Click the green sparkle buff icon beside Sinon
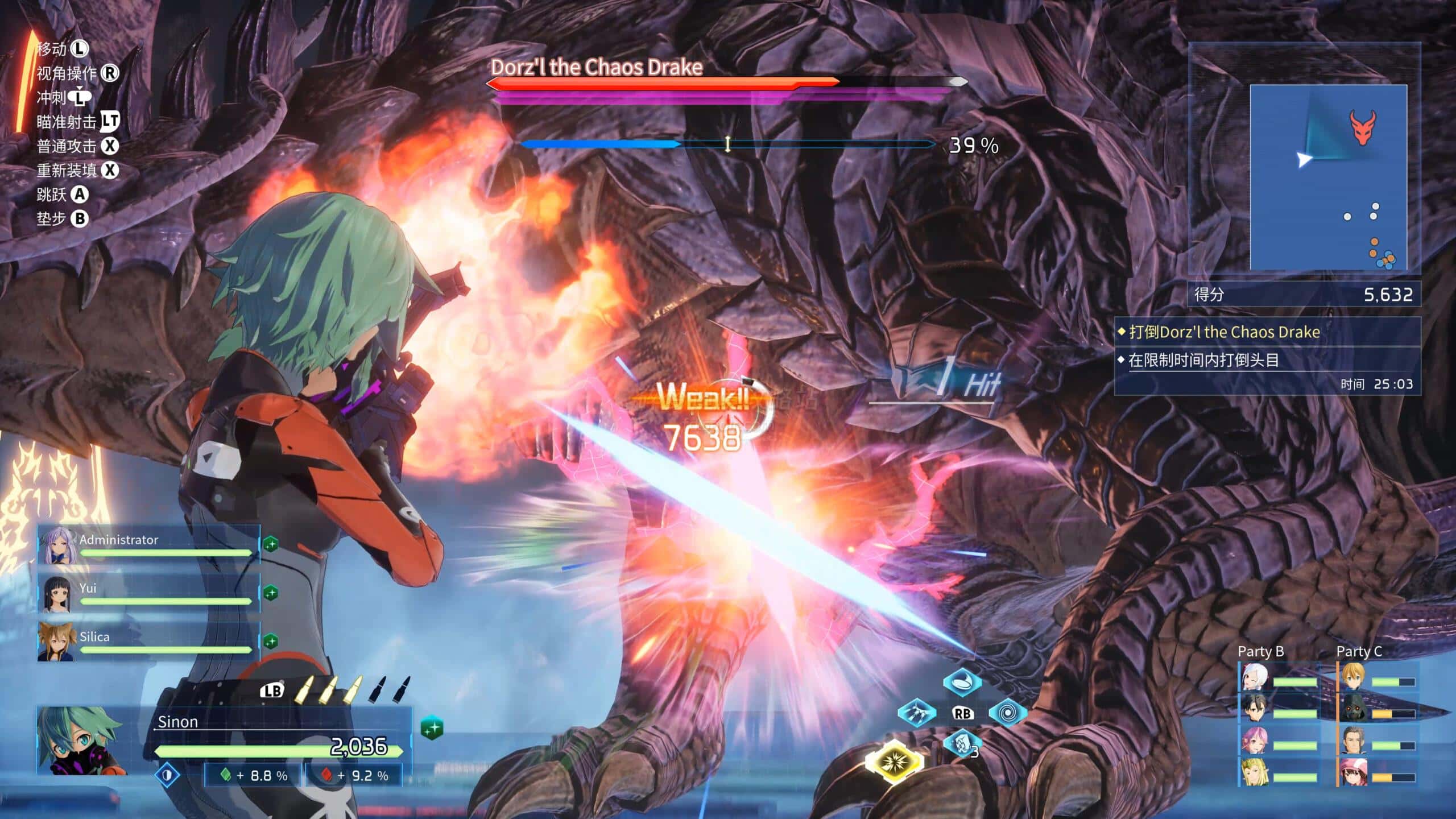This screenshot has width=1456, height=819. tap(432, 728)
